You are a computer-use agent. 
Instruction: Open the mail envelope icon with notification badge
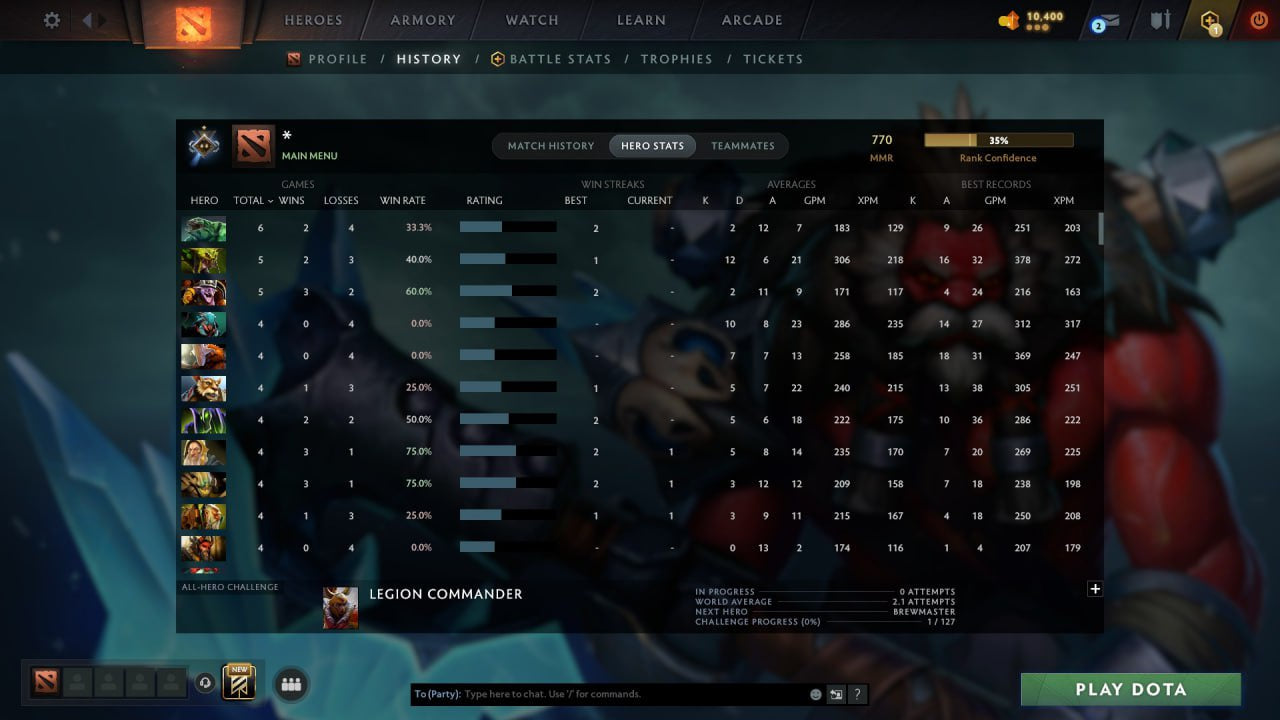coord(1106,19)
